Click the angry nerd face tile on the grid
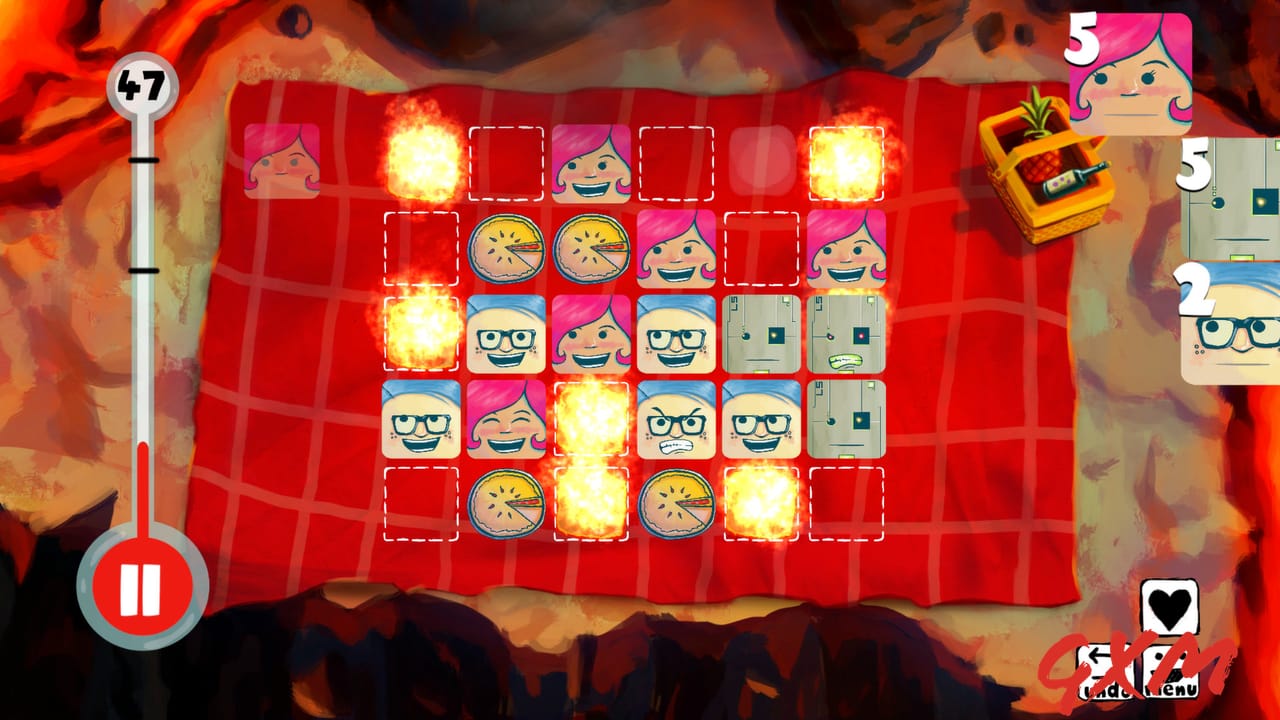 [678, 420]
